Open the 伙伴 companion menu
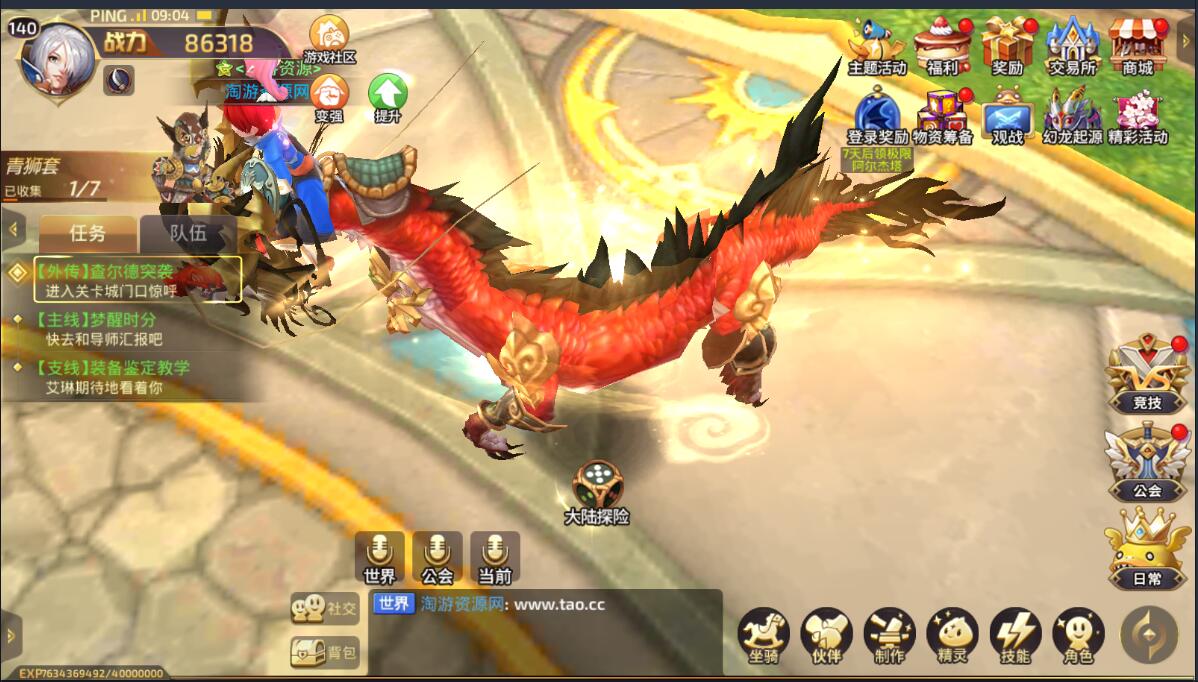The width and height of the screenshot is (1198, 682). 826,636
